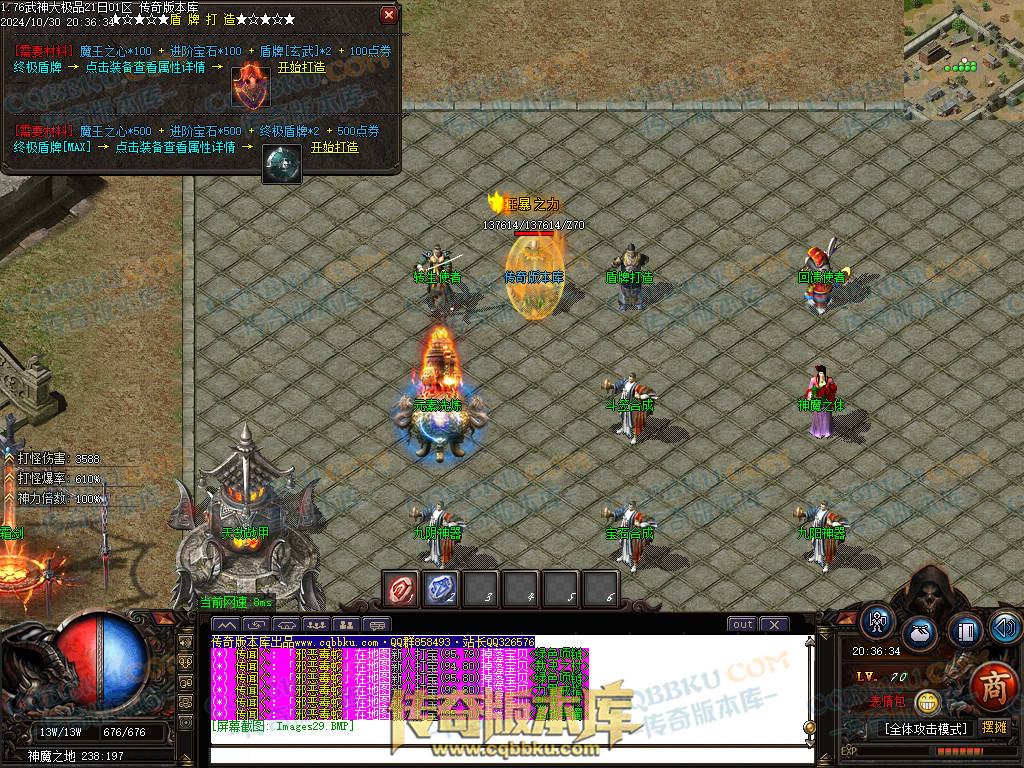Close the chat panel with the X button

point(774,625)
